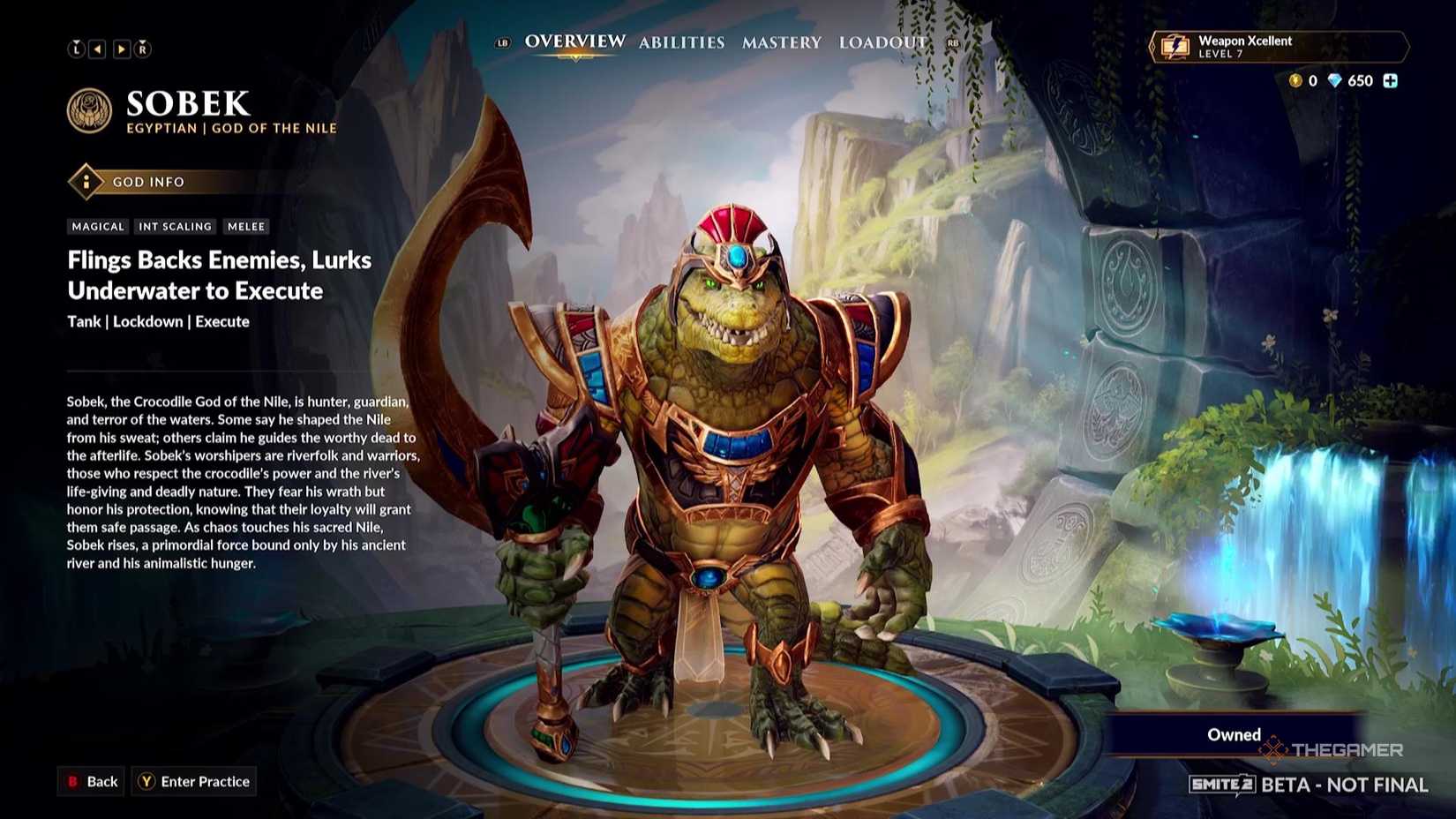View the previous god with left arrow
Image resolution: width=1456 pixels, height=819 pixels.
(98, 49)
